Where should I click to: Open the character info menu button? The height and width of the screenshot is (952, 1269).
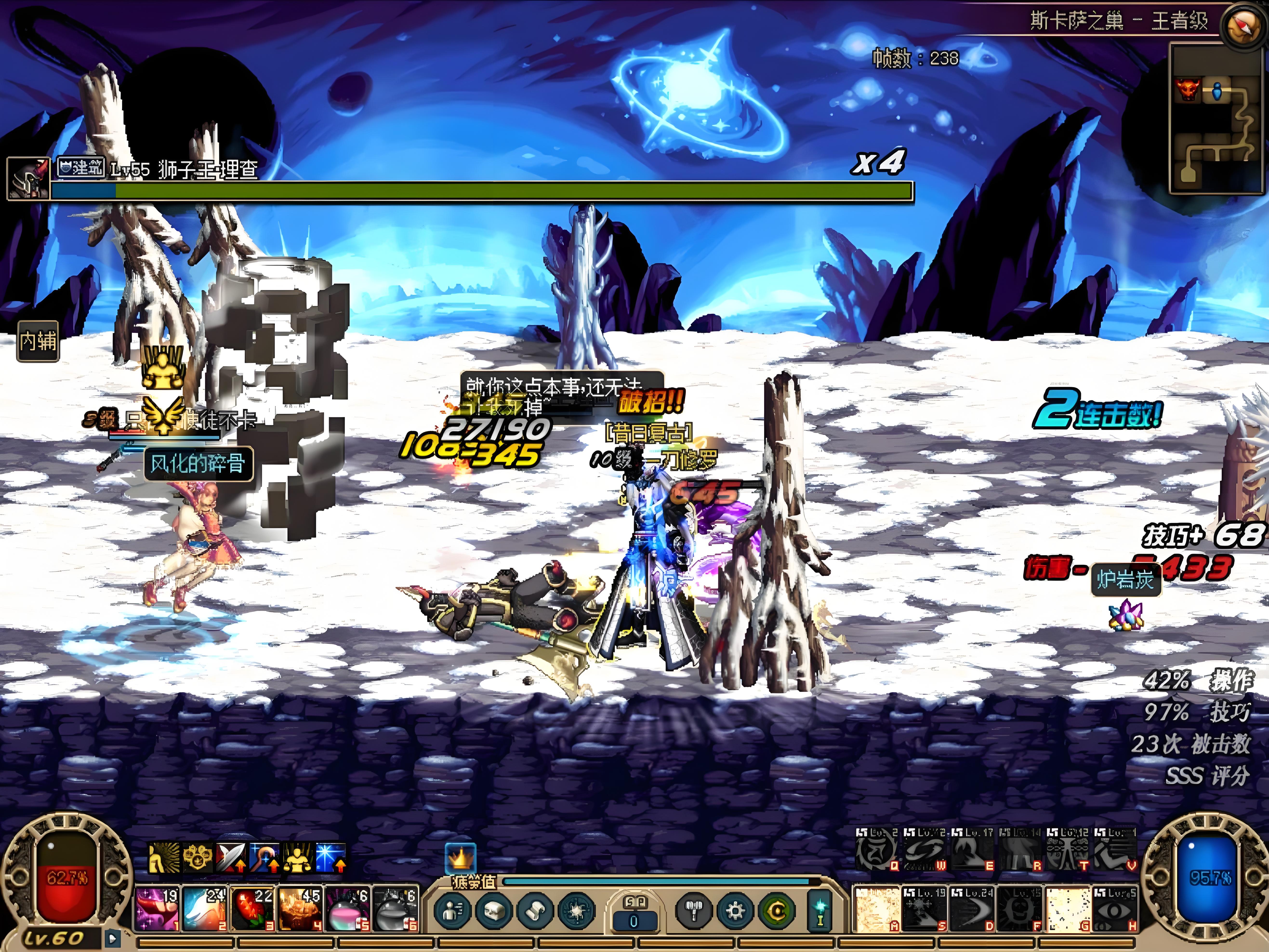pos(453,910)
